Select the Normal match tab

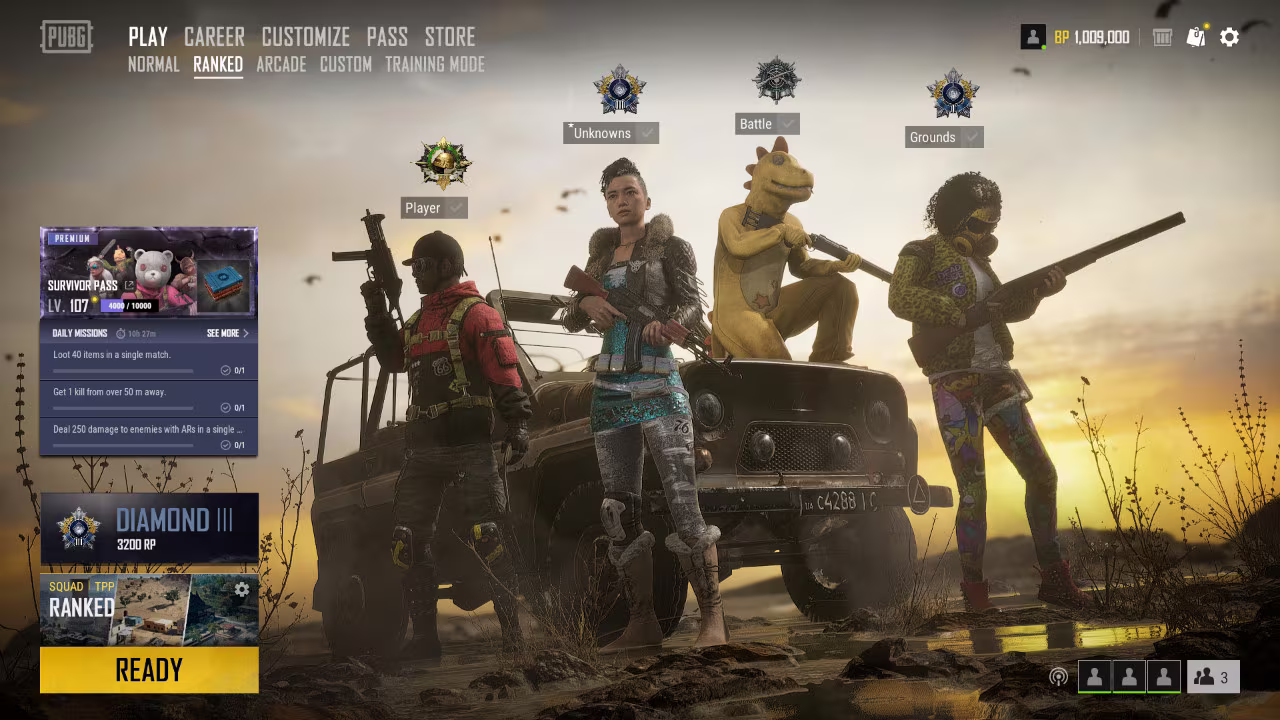154,65
